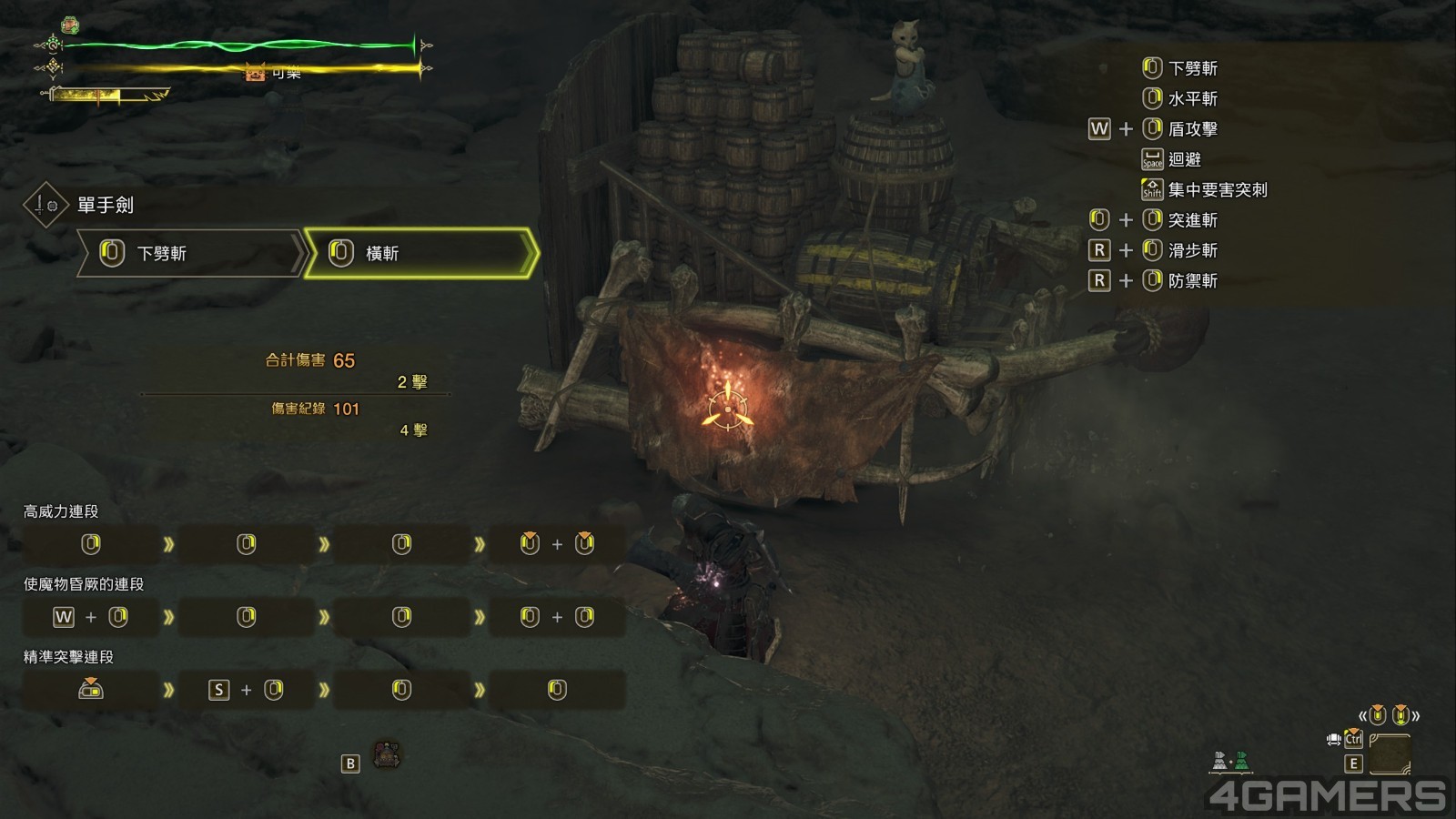Select the highlighted 橫斬 combo step
1456x819 pixels.
420,253
